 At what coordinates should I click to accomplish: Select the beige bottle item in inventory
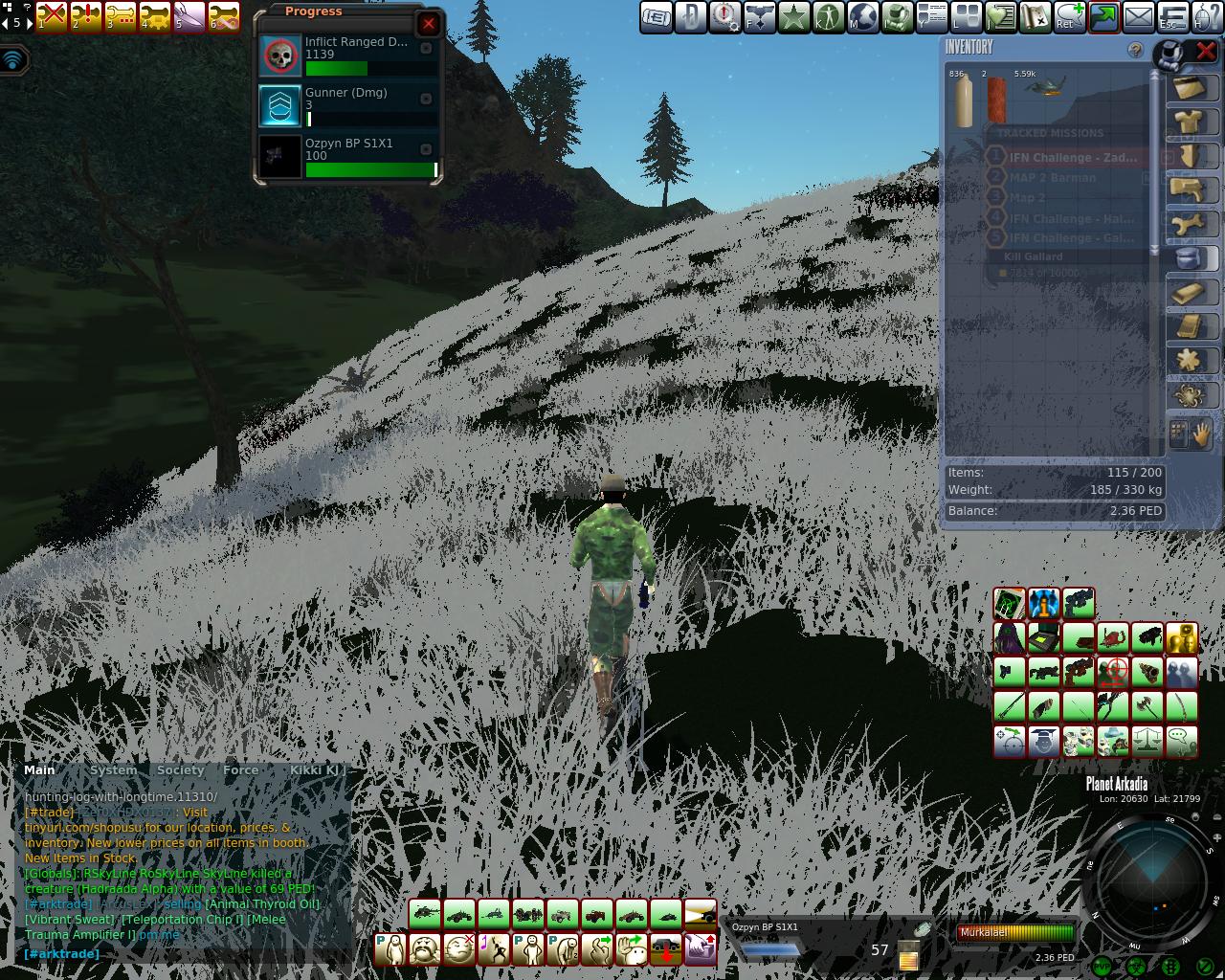coord(963,100)
